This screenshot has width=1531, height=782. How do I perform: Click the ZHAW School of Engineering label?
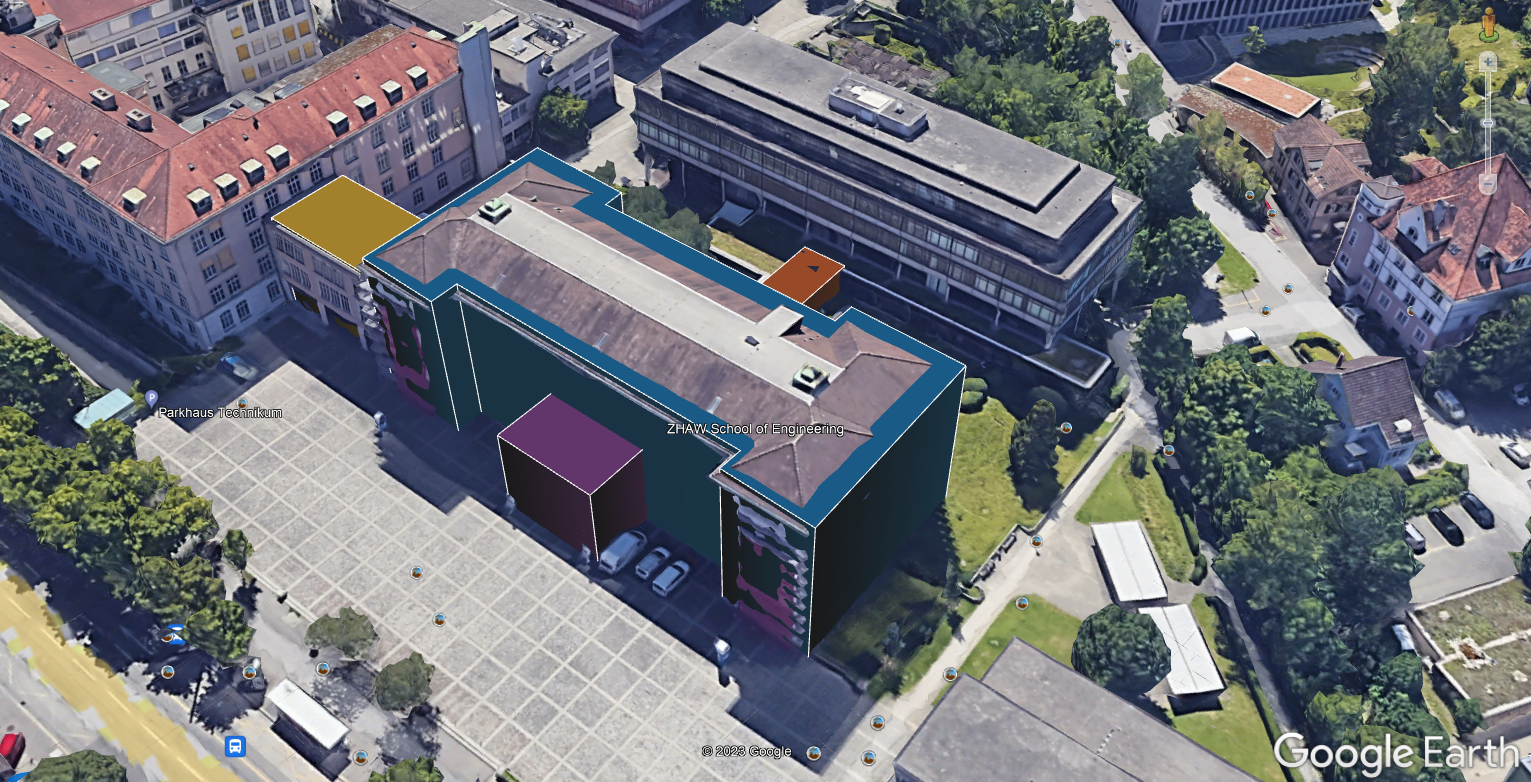[x=755, y=427]
